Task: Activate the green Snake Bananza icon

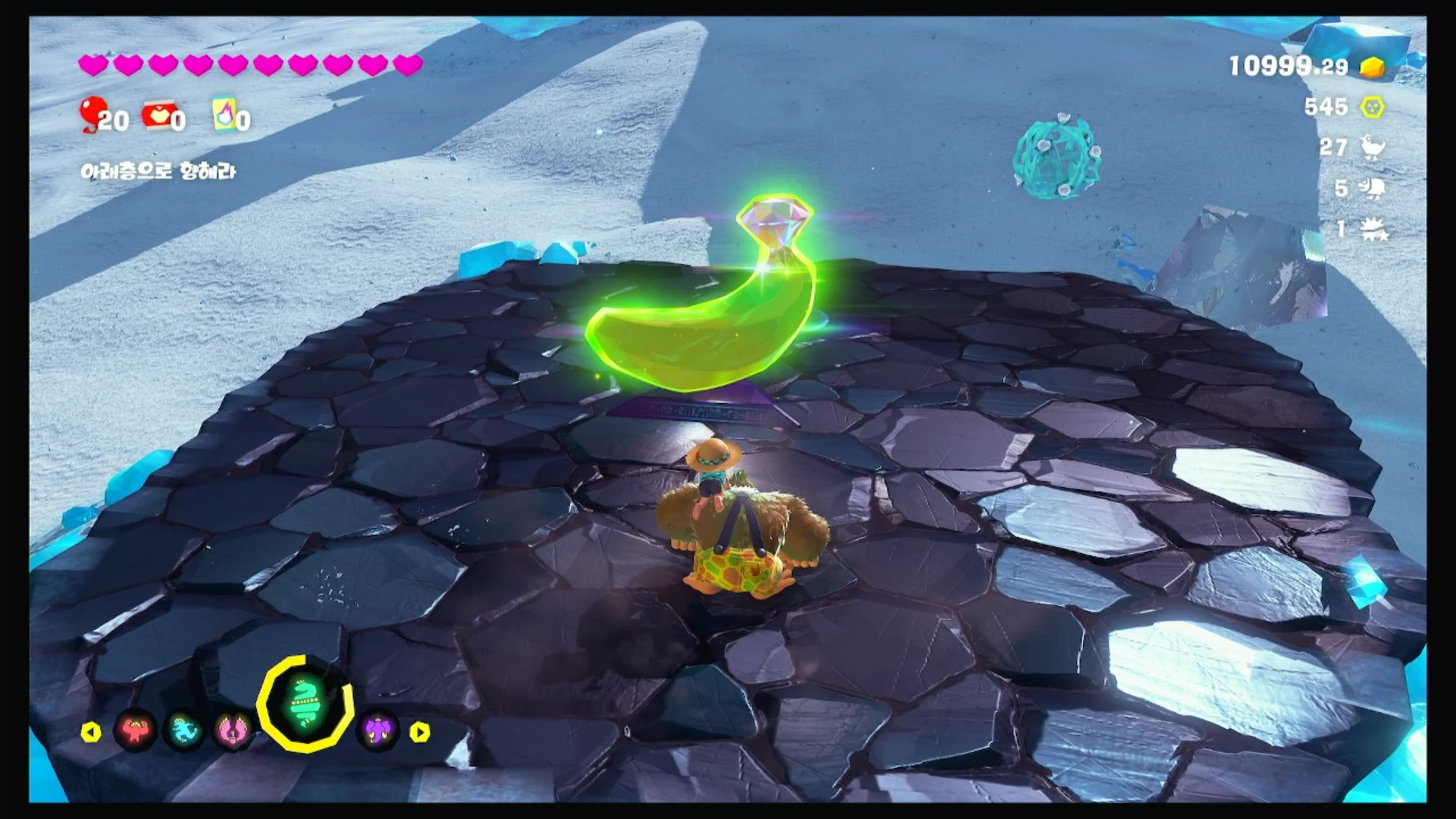Action: coord(305,705)
